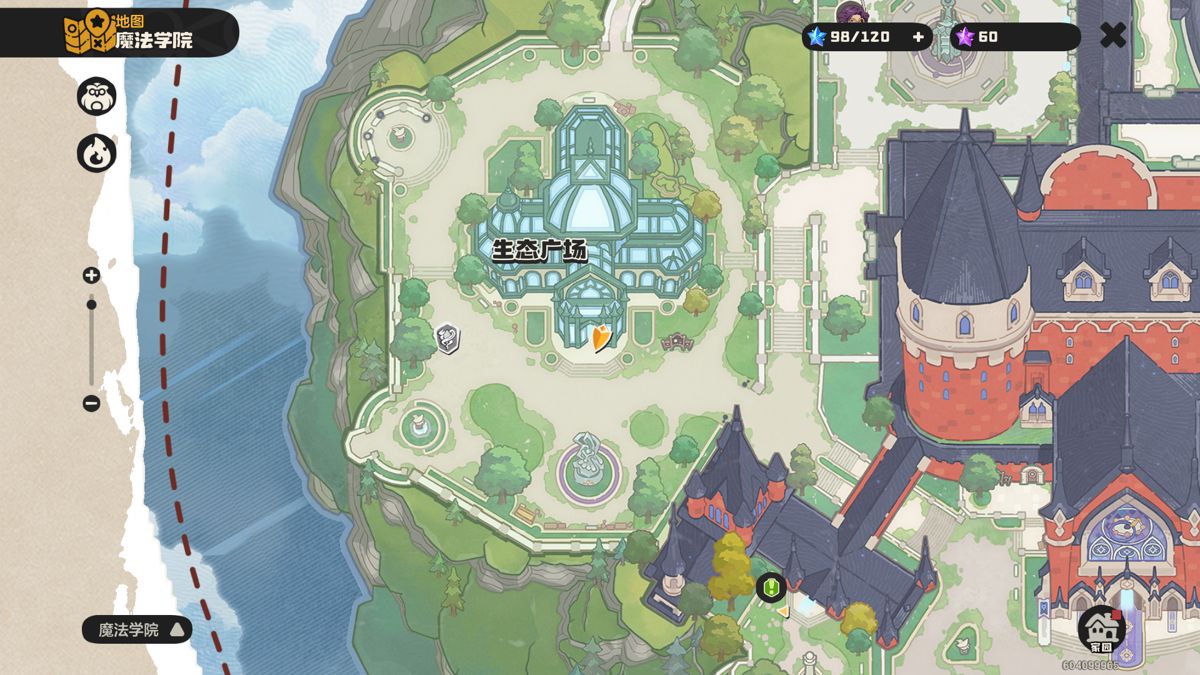Viewport: 1200px width, 675px height.
Task: Add energy with the plus button
Action: (x=918, y=37)
